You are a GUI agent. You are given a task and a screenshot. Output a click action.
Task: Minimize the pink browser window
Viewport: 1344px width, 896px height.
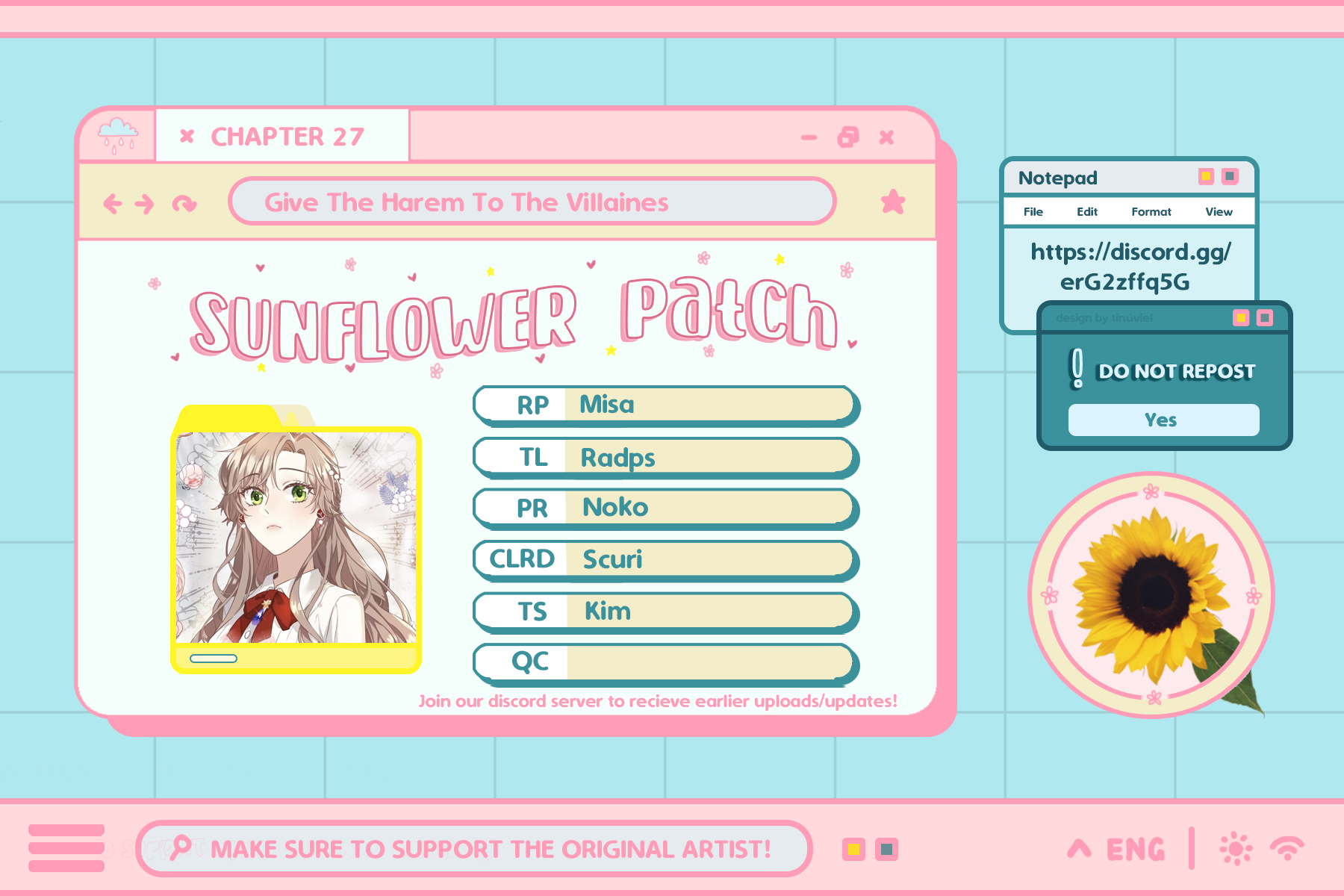click(x=809, y=137)
